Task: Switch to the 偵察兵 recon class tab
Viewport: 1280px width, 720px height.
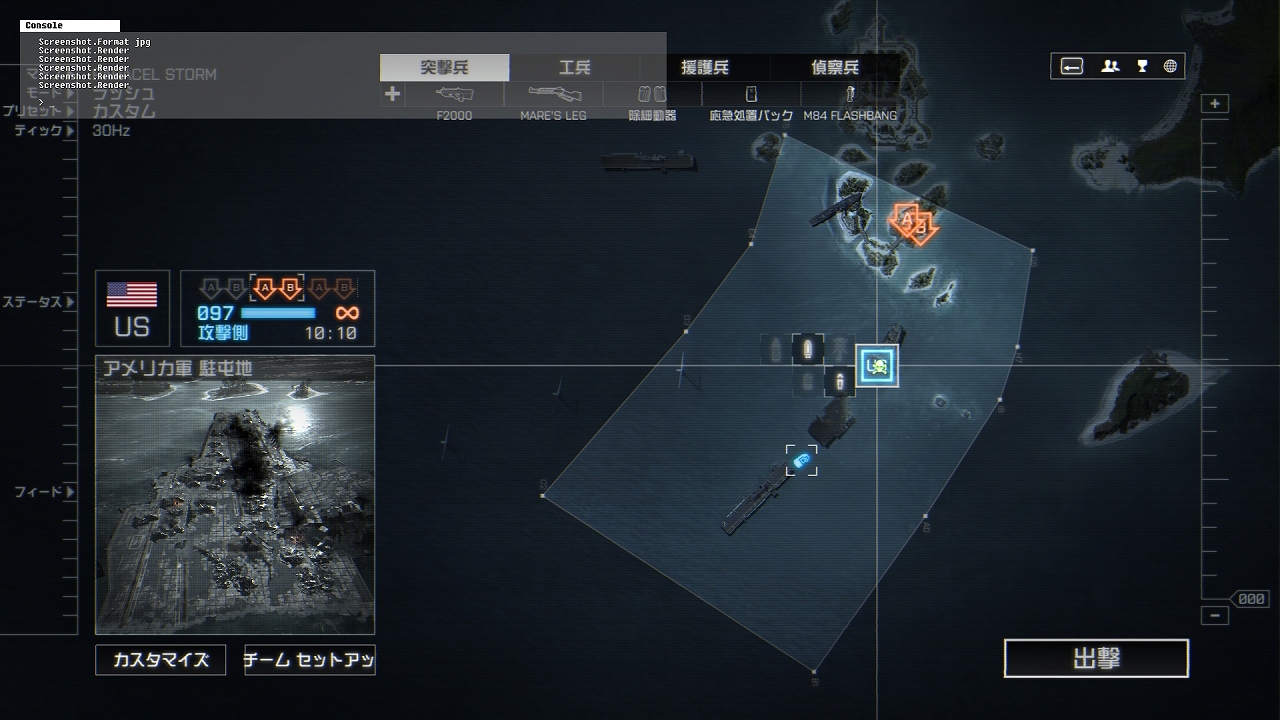Action: tap(835, 68)
